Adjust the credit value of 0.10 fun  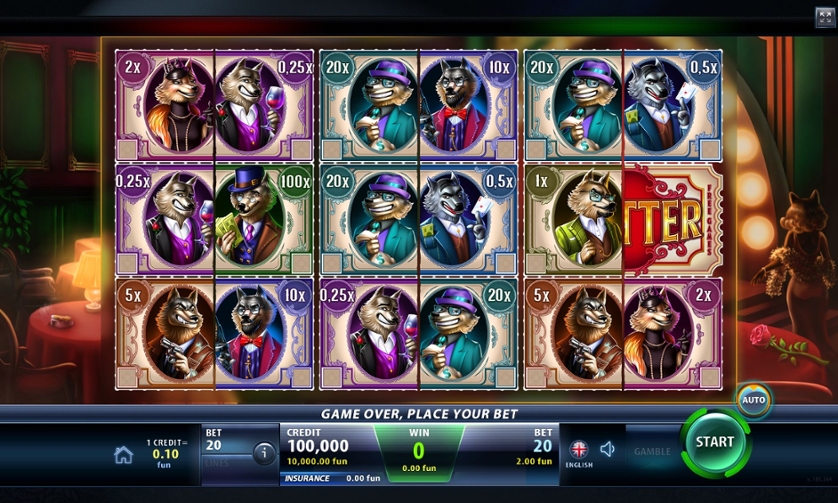click(x=164, y=453)
